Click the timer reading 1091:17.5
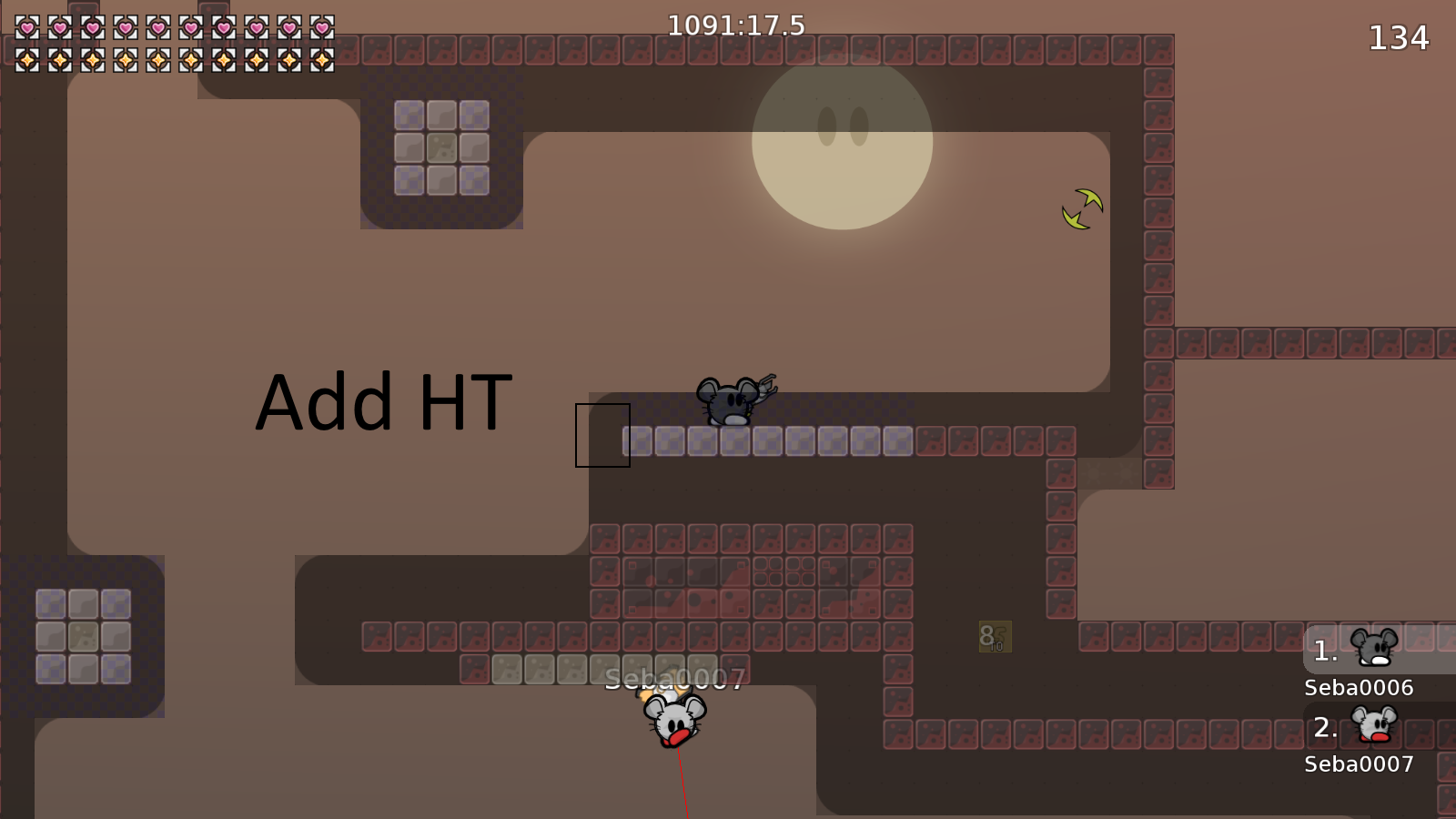Viewport: 1456px width, 819px height. (735, 26)
